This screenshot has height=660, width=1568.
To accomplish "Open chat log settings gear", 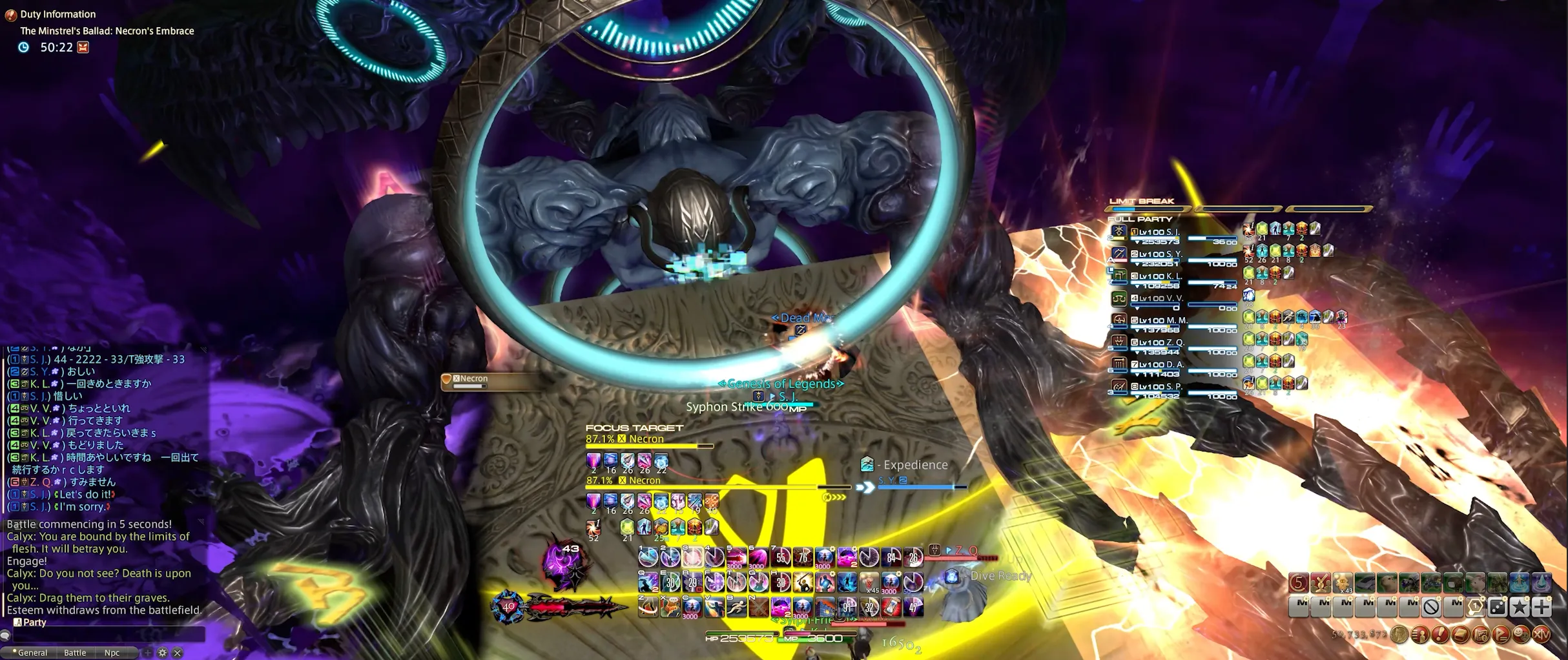I will [x=162, y=653].
